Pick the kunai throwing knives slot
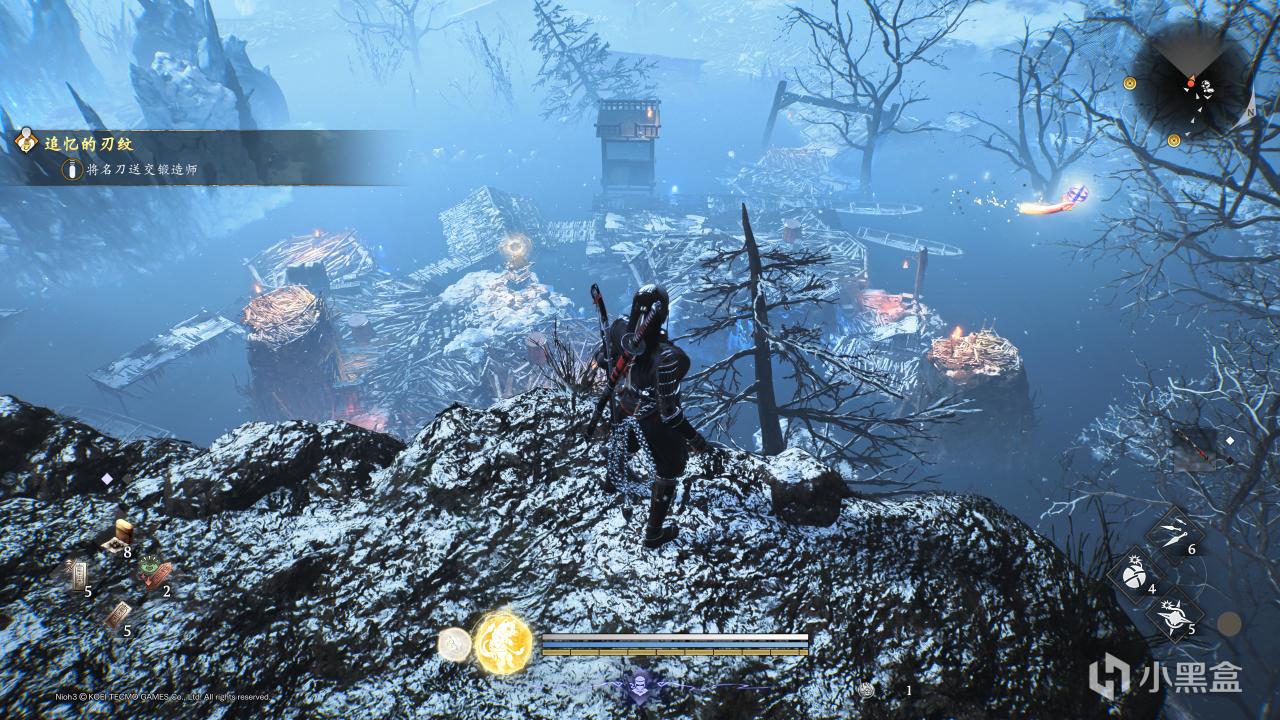Screen dimensions: 1280x720 click(x=1174, y=533)
